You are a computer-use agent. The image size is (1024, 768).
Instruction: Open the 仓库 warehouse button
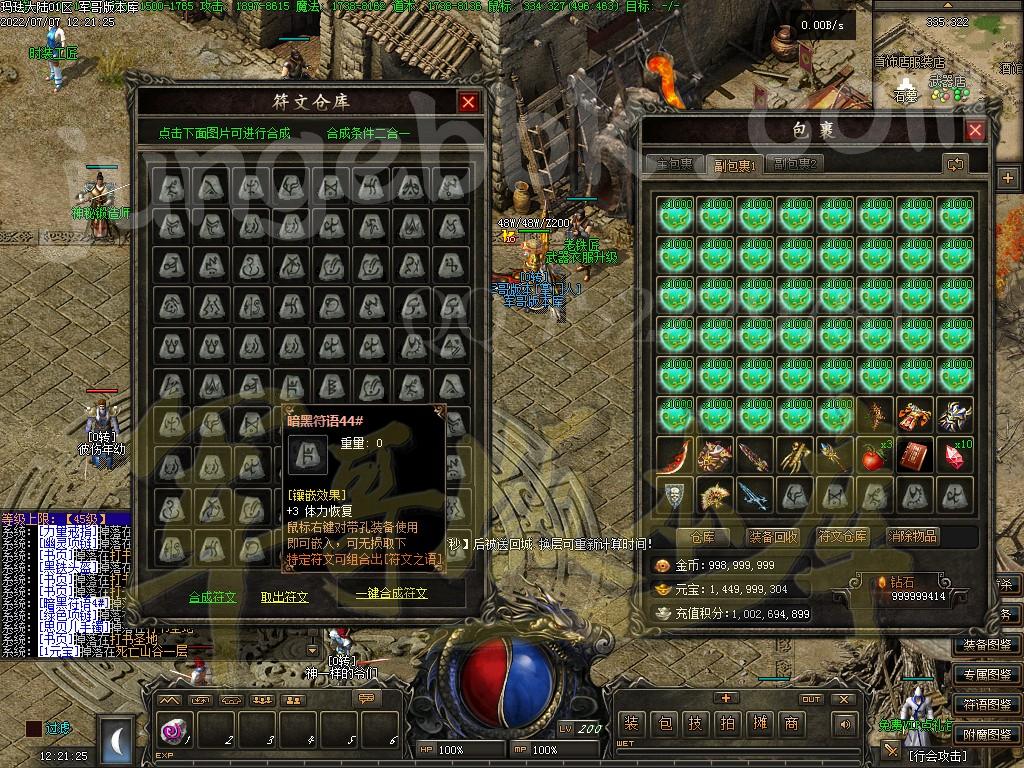pyautogui.click(x=703, y=537)
